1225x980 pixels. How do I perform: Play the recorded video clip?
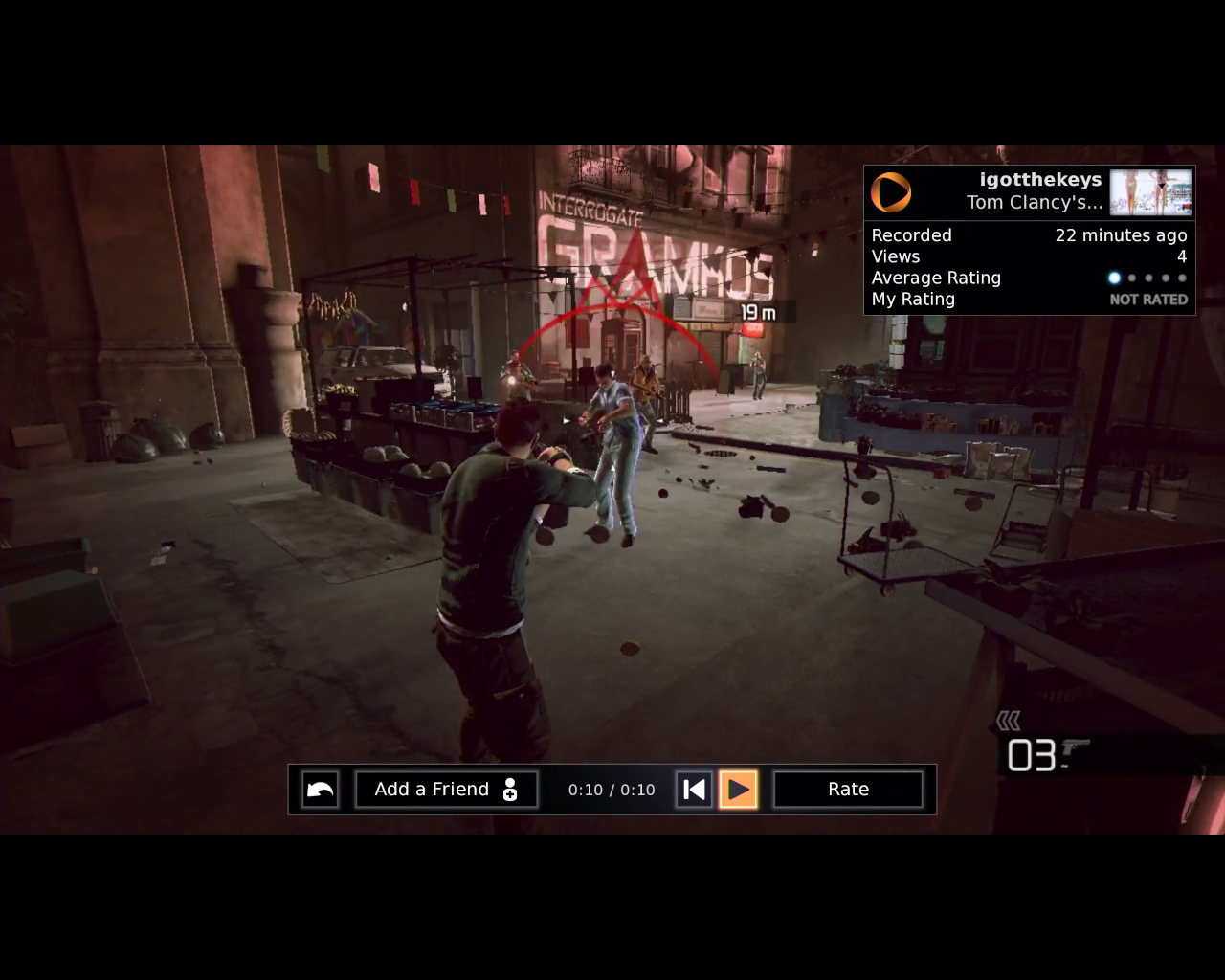[738, 790]
